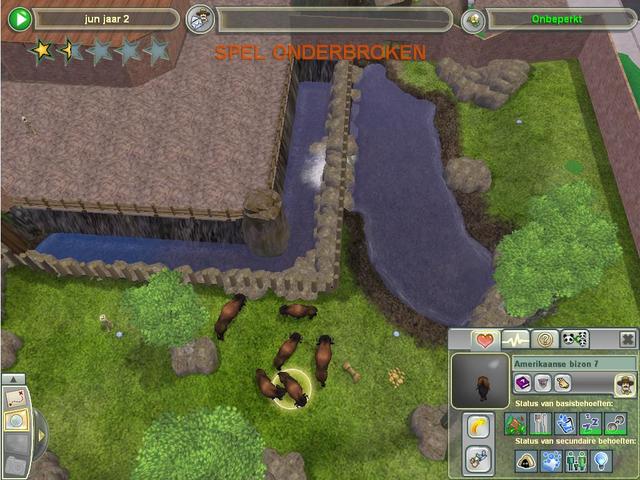Open the panda family tab
The width and height of the screenshot is (640, 480).
(x=574, y=340)
